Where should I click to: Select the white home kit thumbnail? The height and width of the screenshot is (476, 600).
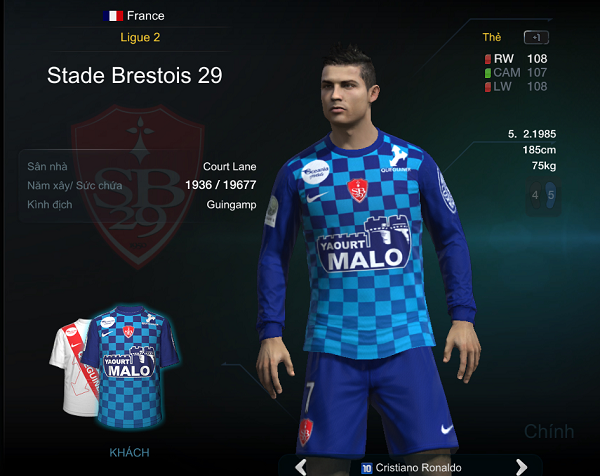pos(70,368)
